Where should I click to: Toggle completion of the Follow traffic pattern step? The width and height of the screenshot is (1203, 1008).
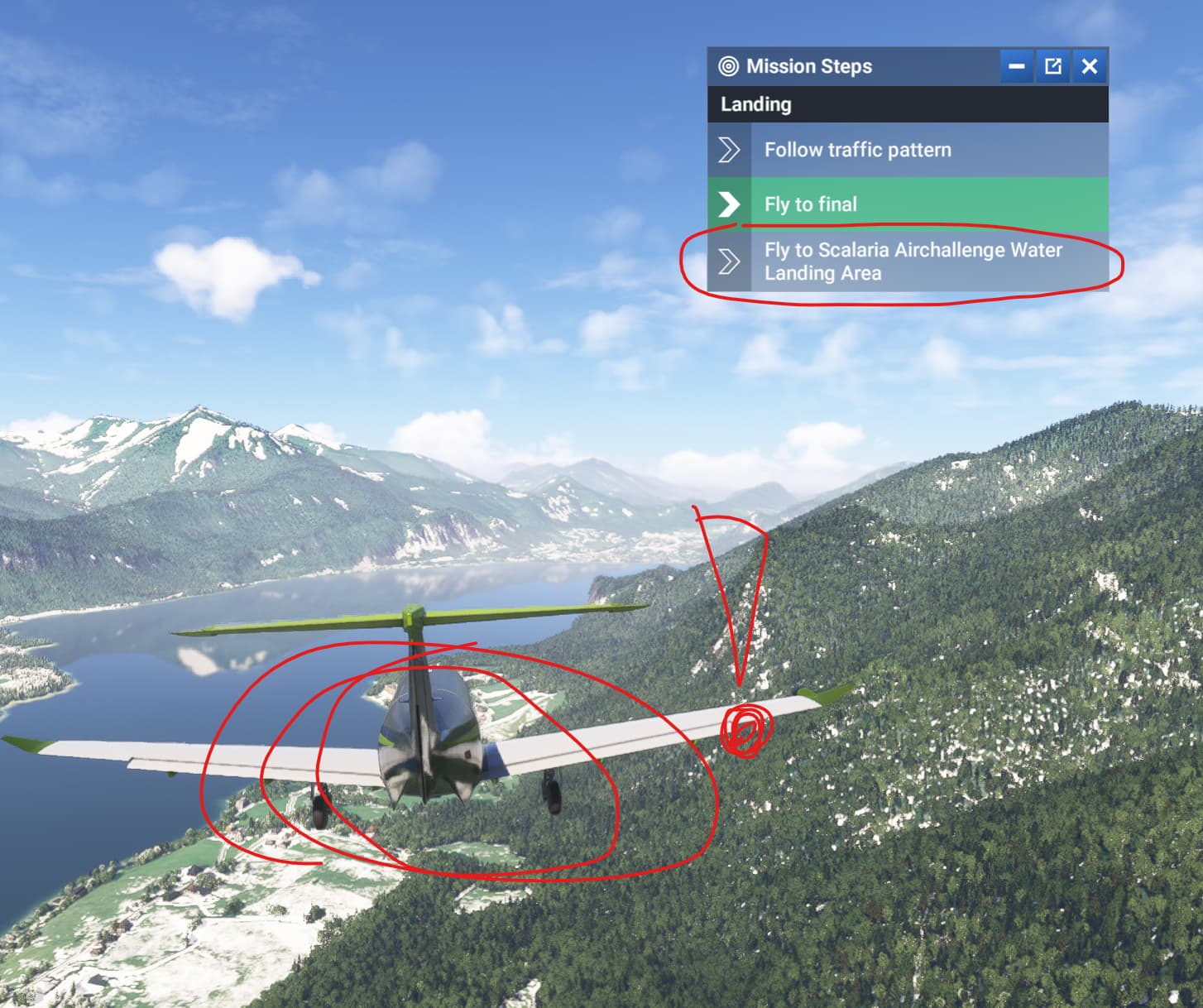tap(729, 150)
